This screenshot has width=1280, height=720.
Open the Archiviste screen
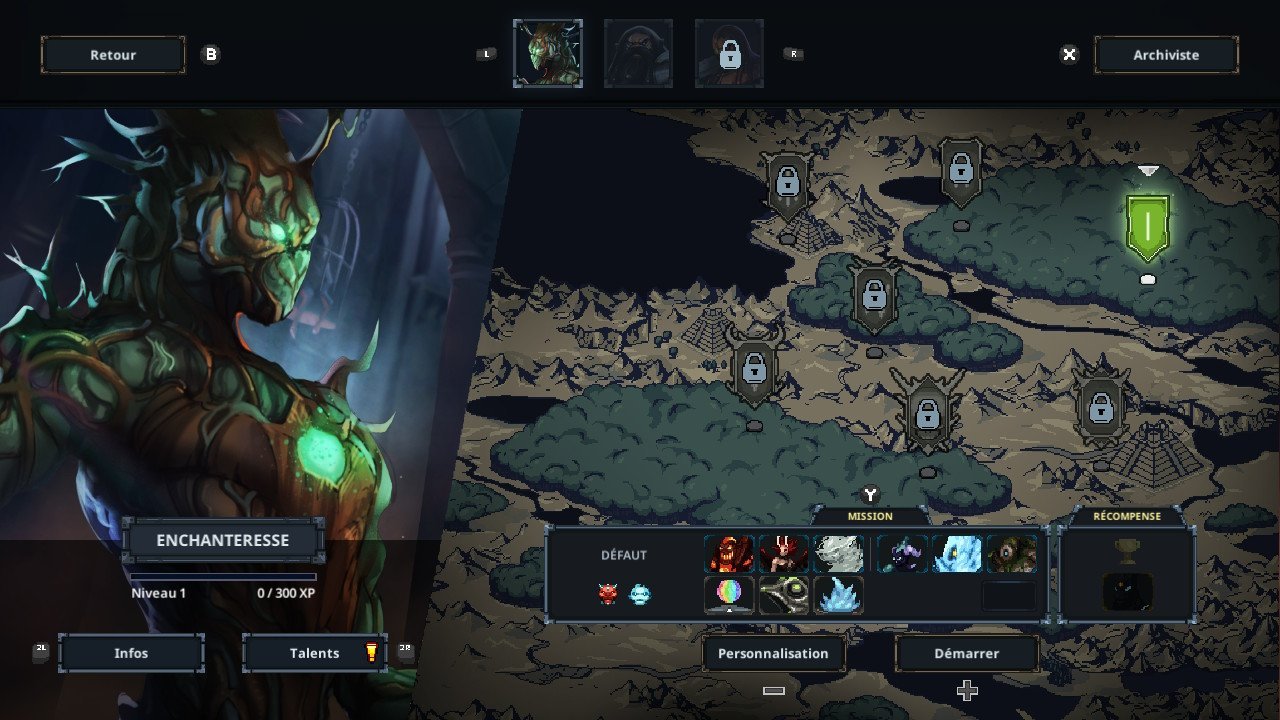(x=1166, y=55)
